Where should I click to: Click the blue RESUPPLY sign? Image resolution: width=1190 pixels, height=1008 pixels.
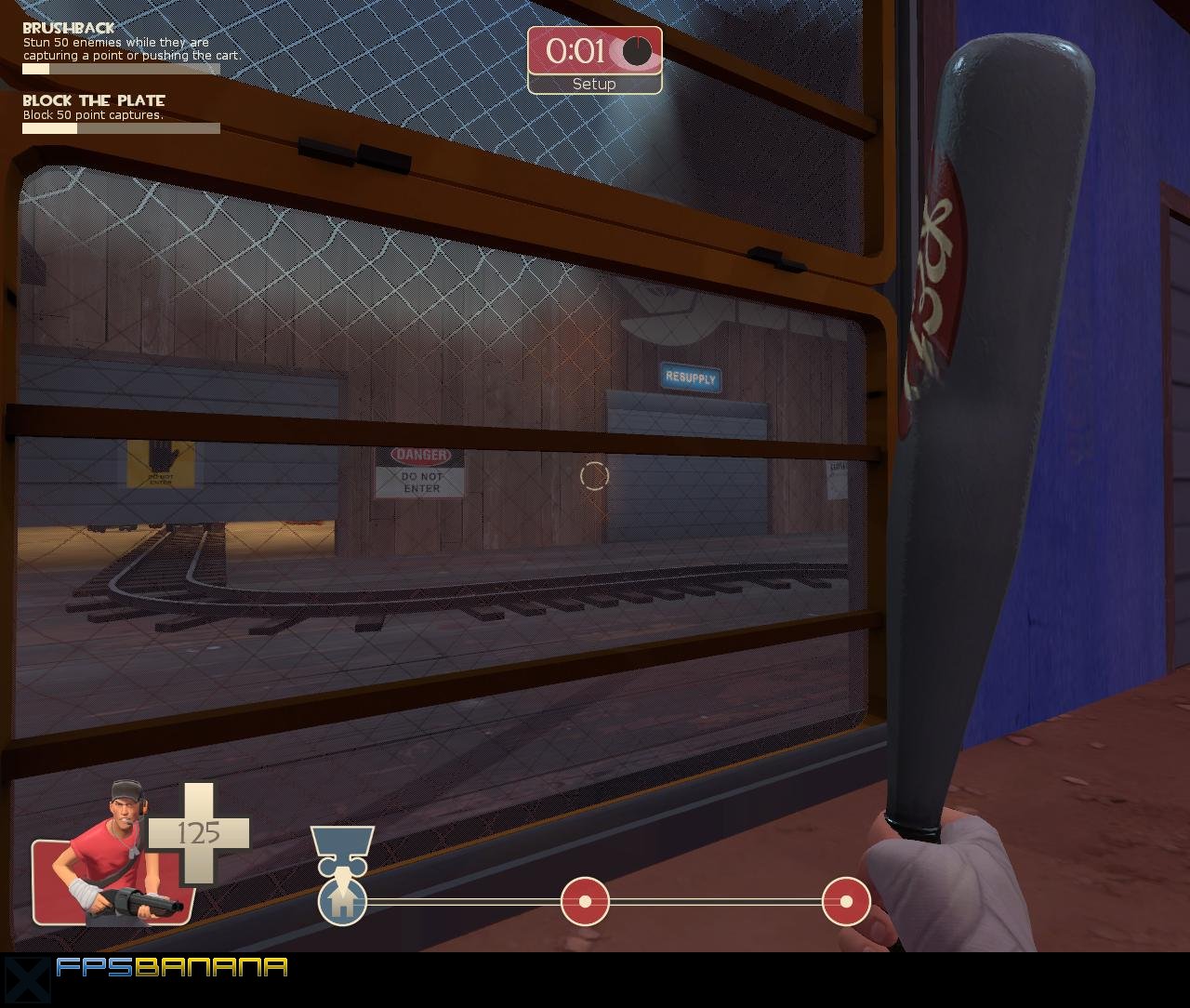click(x=689, y=378)
